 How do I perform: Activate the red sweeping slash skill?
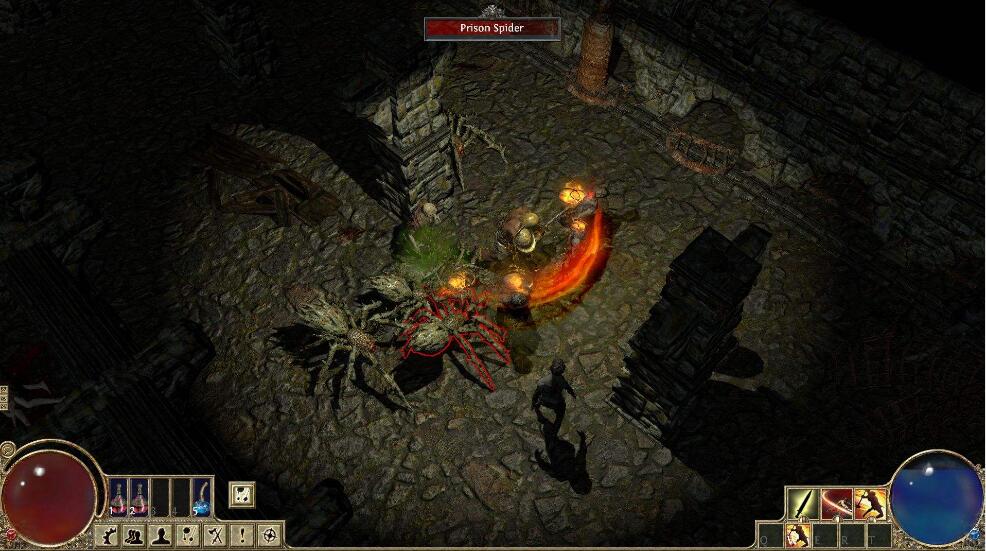pyautogui.click(x=836, y=503)
